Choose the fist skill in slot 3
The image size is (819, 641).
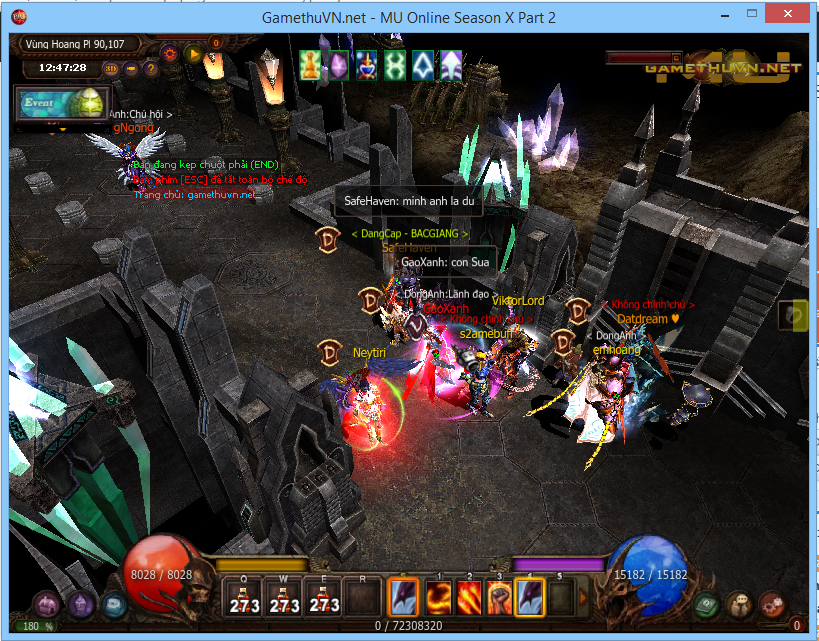(x=500, y=598)
